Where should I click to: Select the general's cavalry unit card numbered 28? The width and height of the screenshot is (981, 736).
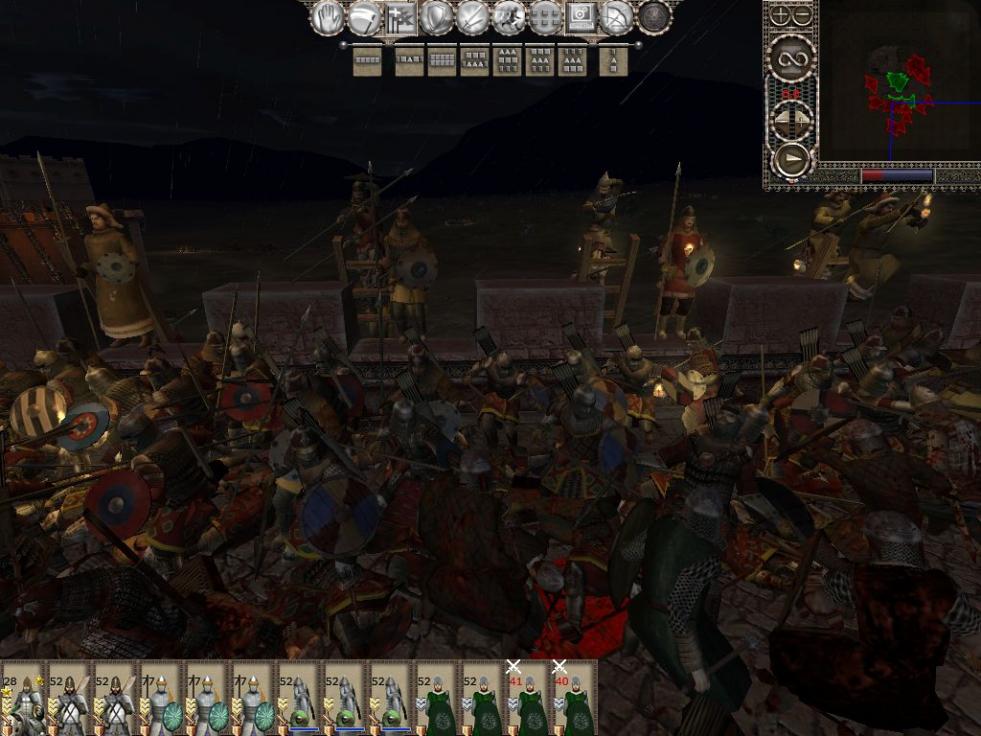pos(22,698)
